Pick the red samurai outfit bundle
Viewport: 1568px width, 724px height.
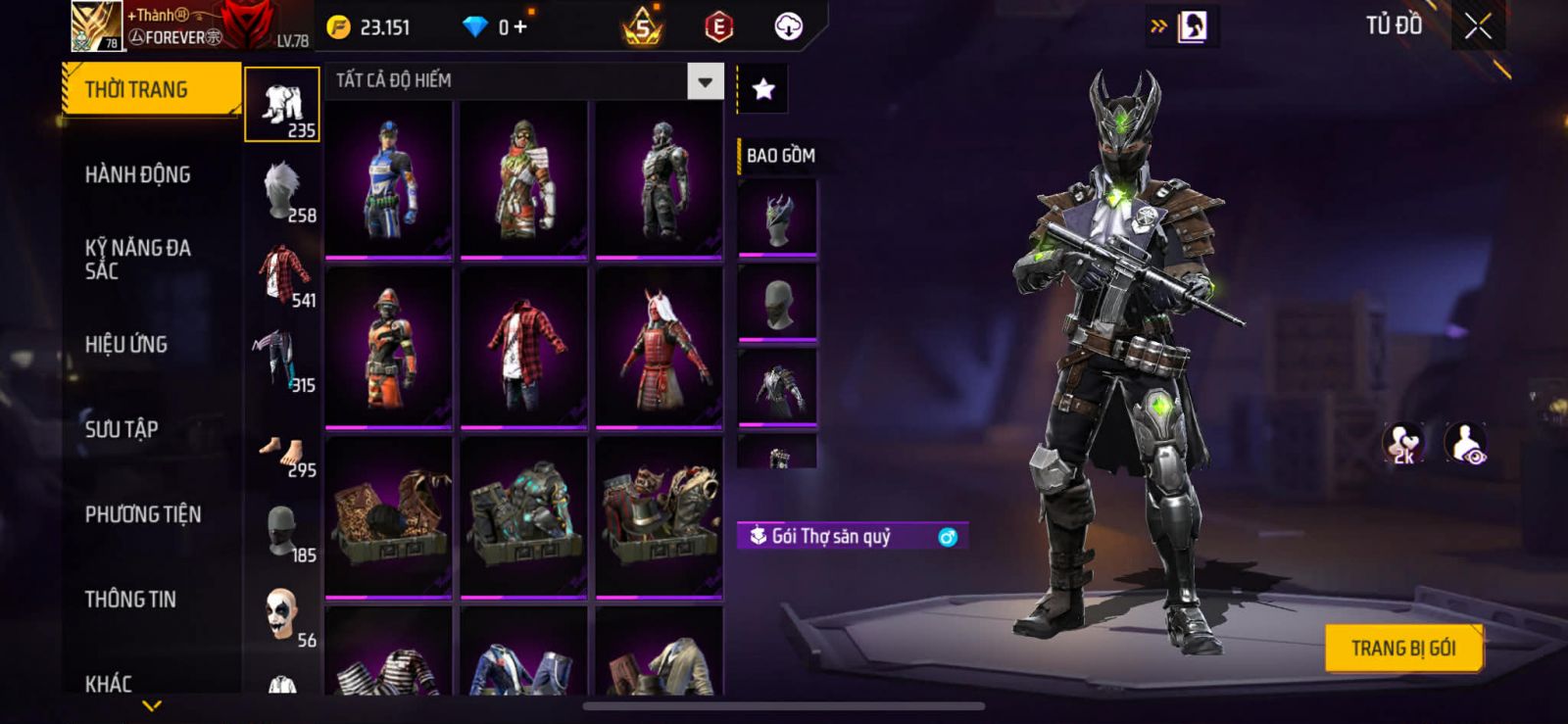(659, 348)
